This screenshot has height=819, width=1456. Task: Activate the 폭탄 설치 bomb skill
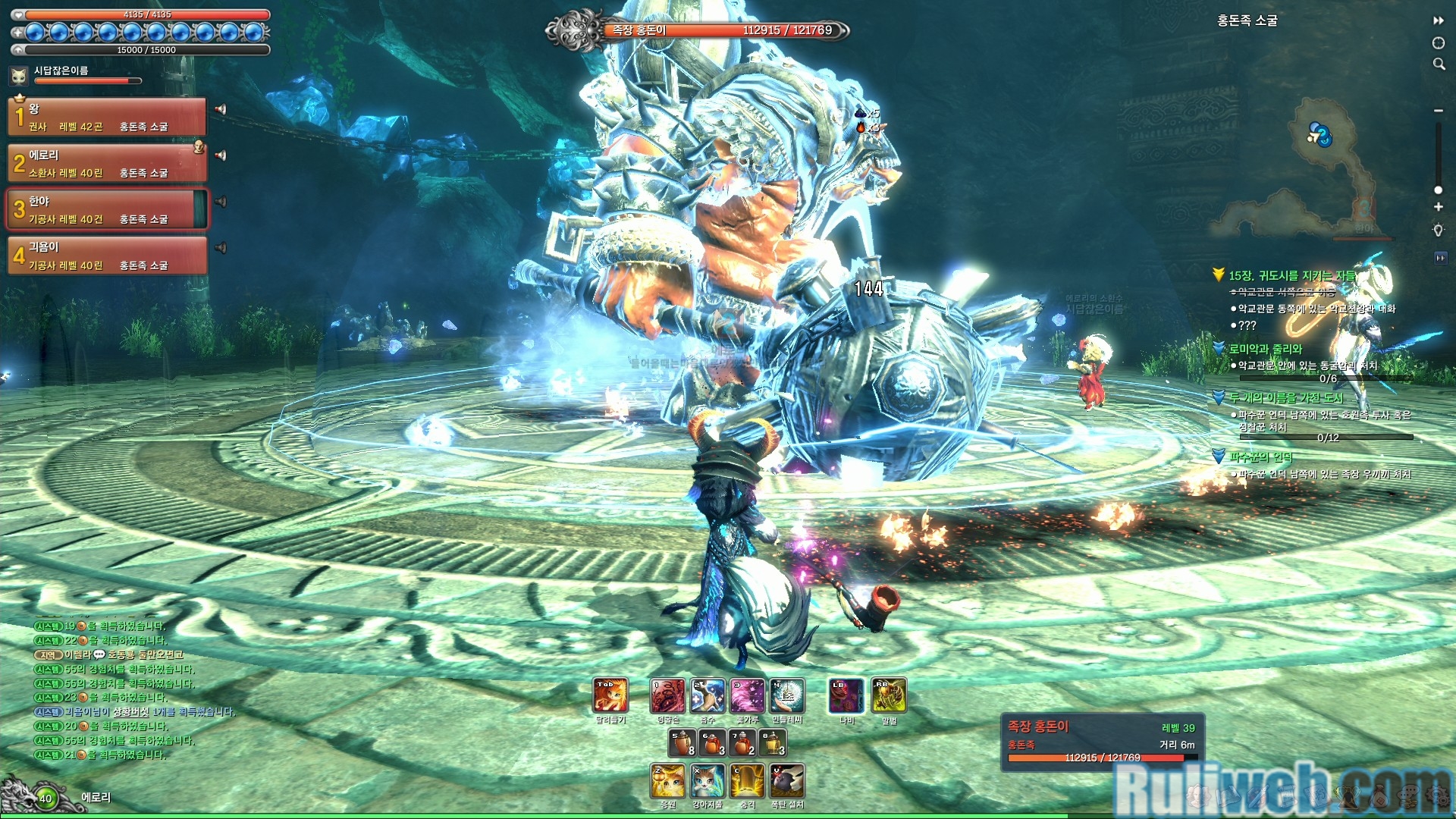point(787,781)
